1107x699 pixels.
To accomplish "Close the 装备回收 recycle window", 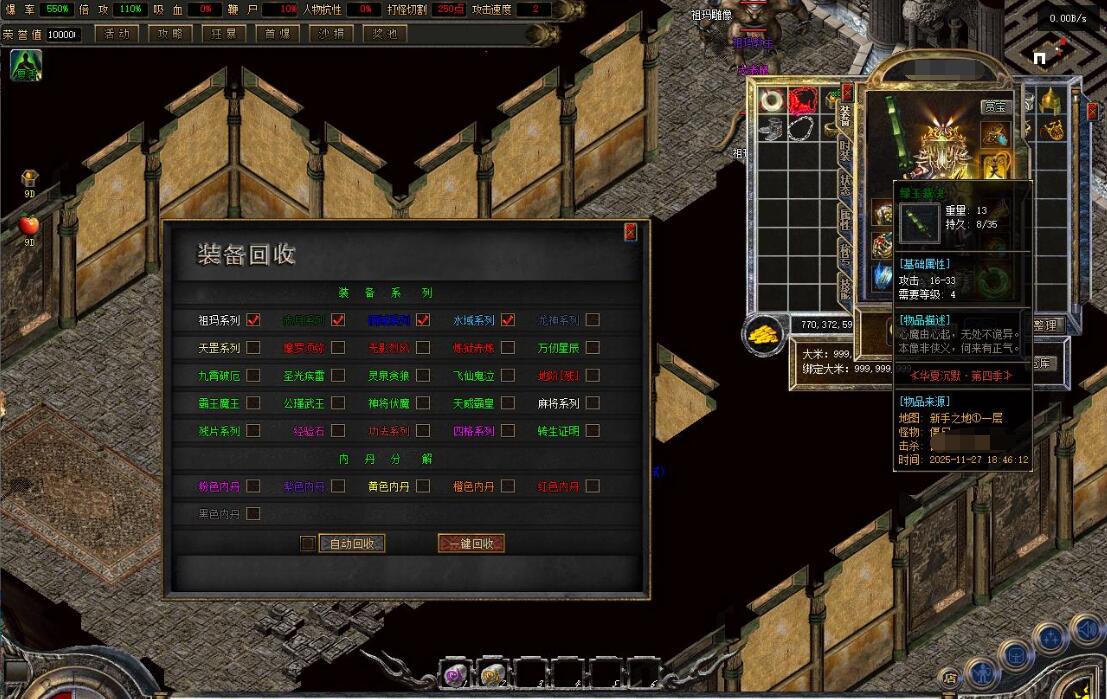I will [630, 232].
